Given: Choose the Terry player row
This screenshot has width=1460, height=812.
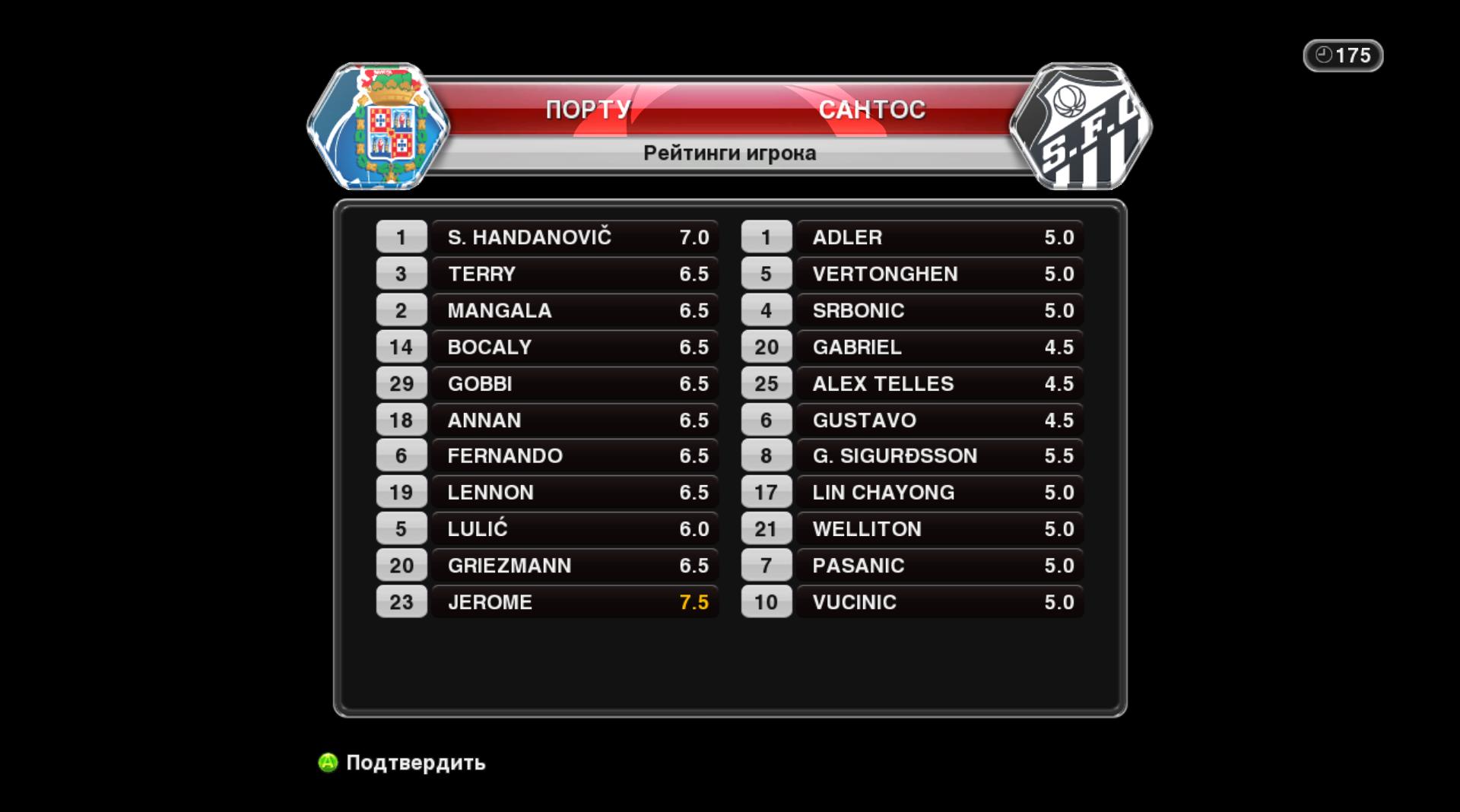Looking at the screenshot, I should pyautogui.click(x=575, y=274).
